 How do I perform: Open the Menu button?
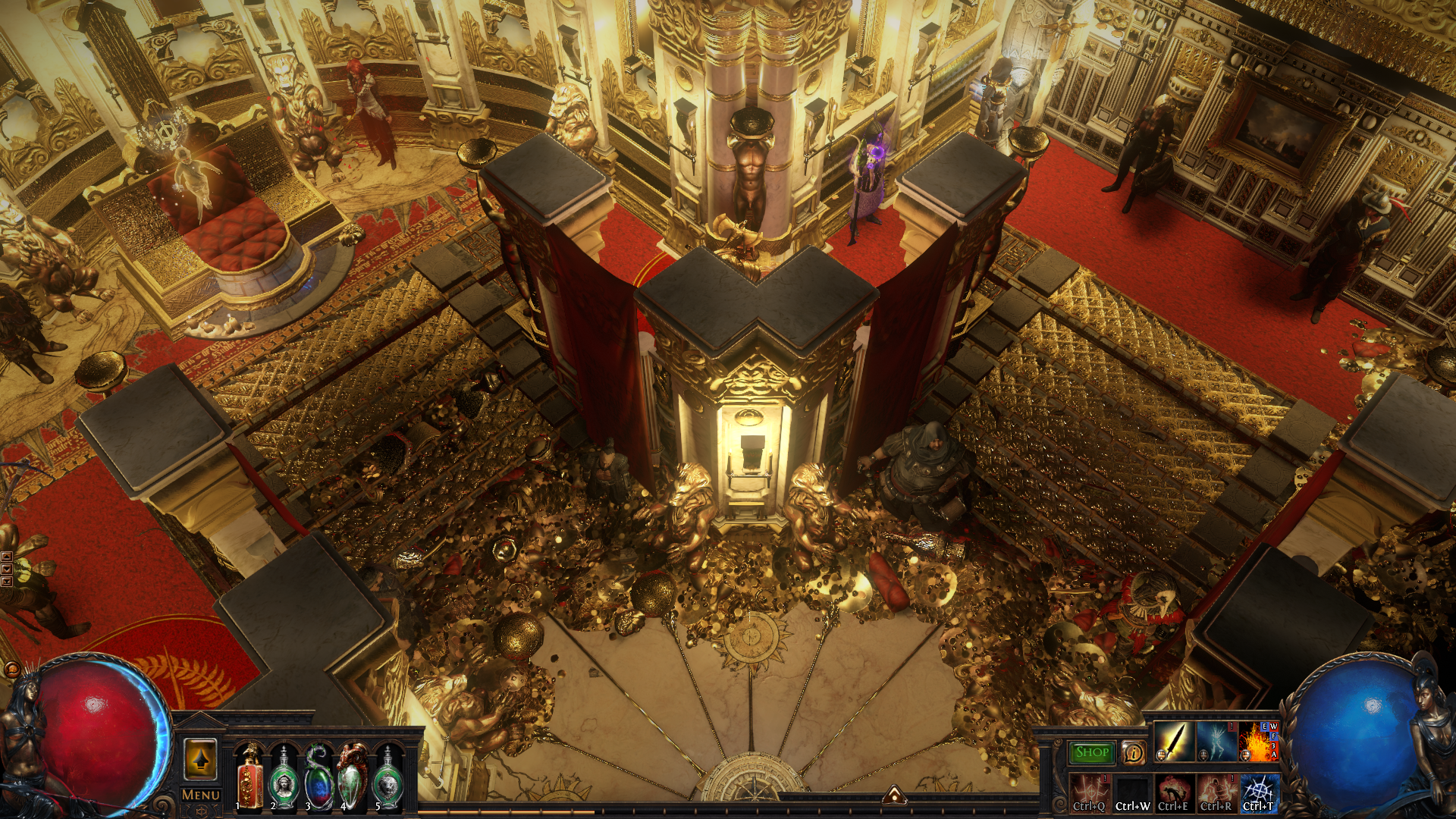point(201,795)
